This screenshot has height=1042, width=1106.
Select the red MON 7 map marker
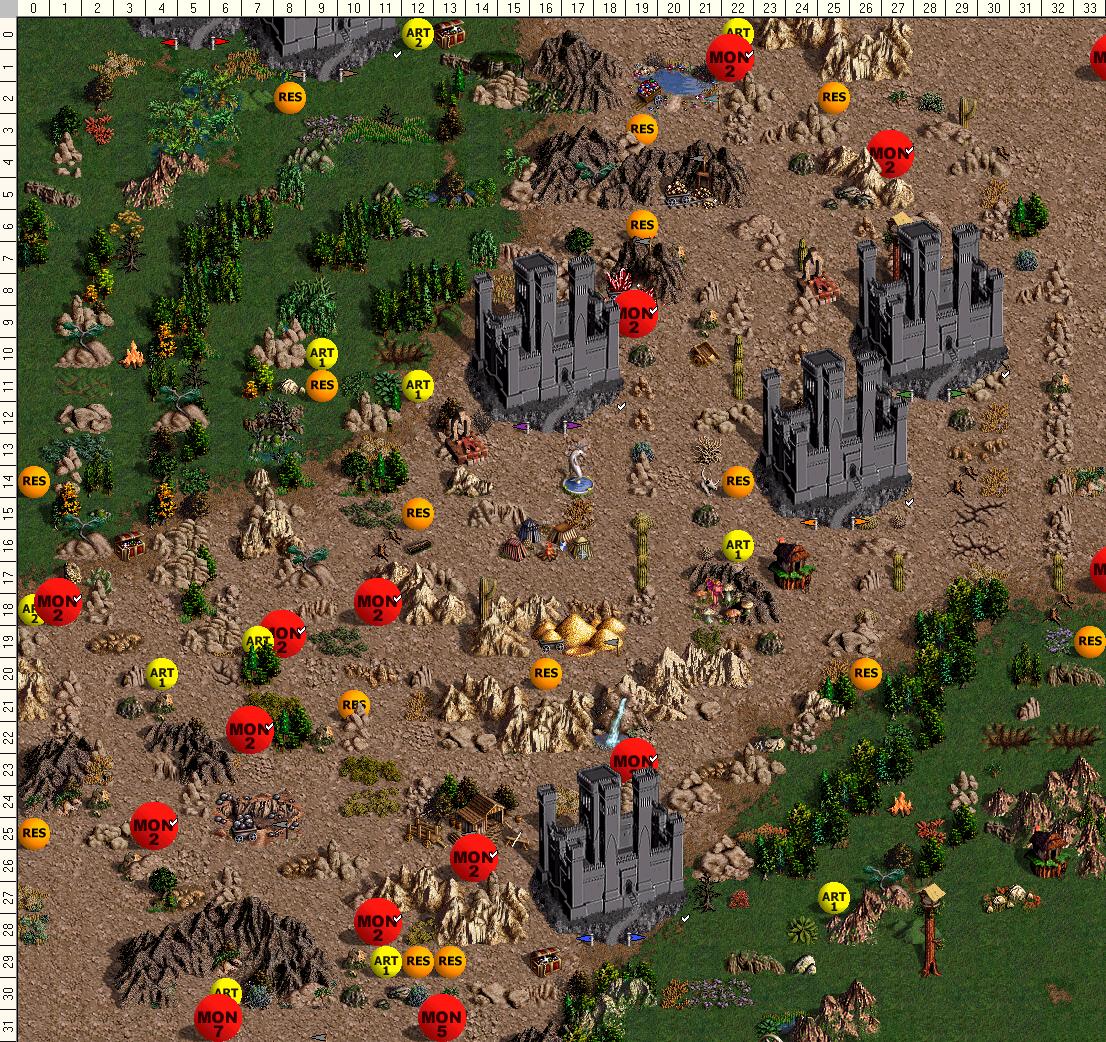(218, 1018)
